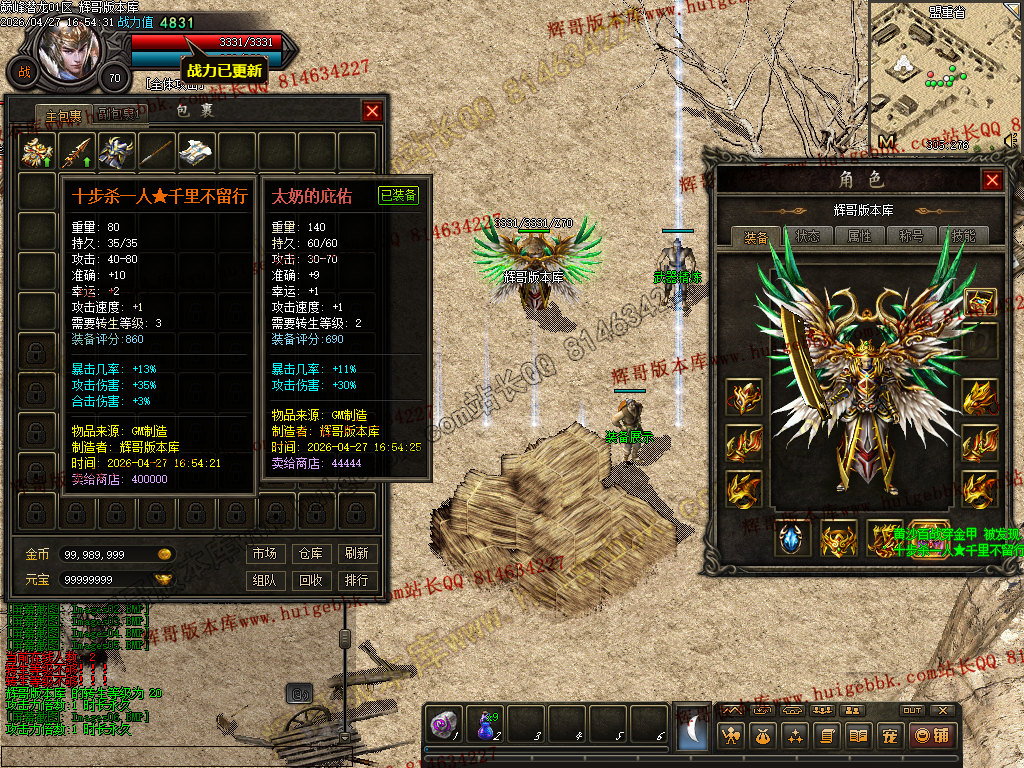Click the 组队 team button

[265, 580]
